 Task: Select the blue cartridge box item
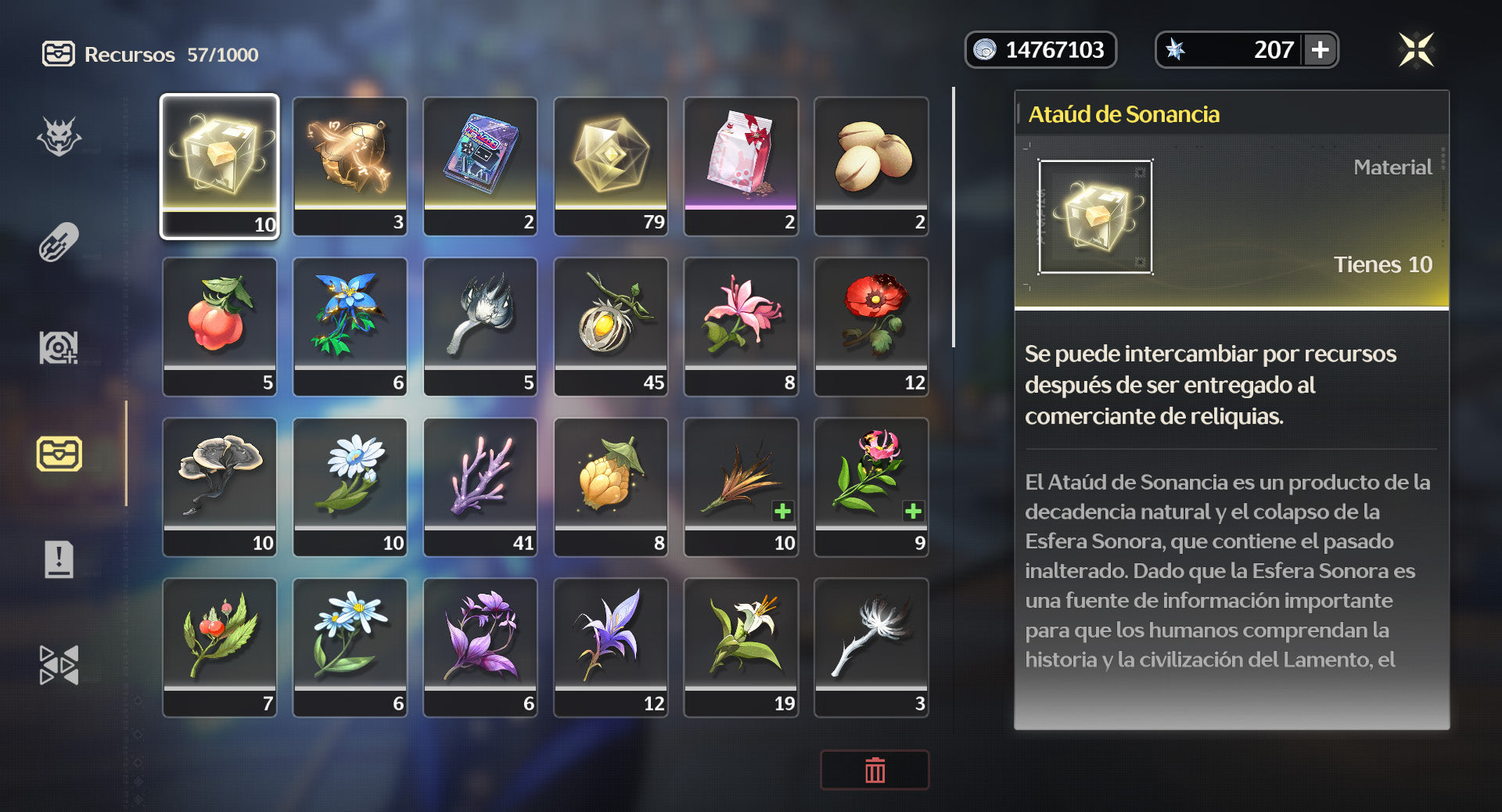[480, 166]
